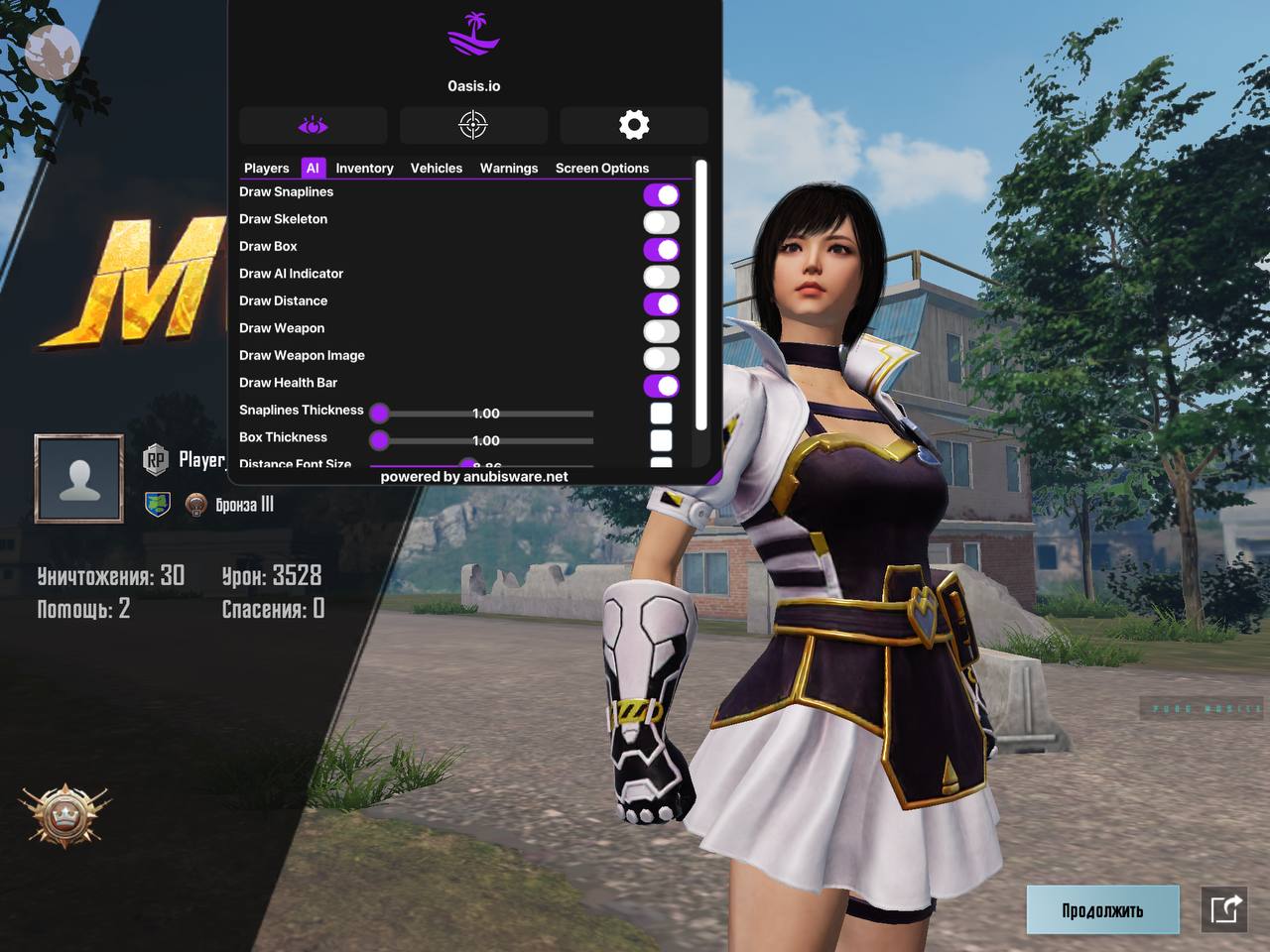Enable the Draw Skeleton toggle
The width and height of the screenshot is (1270, 952).
[x=661, y=222]
